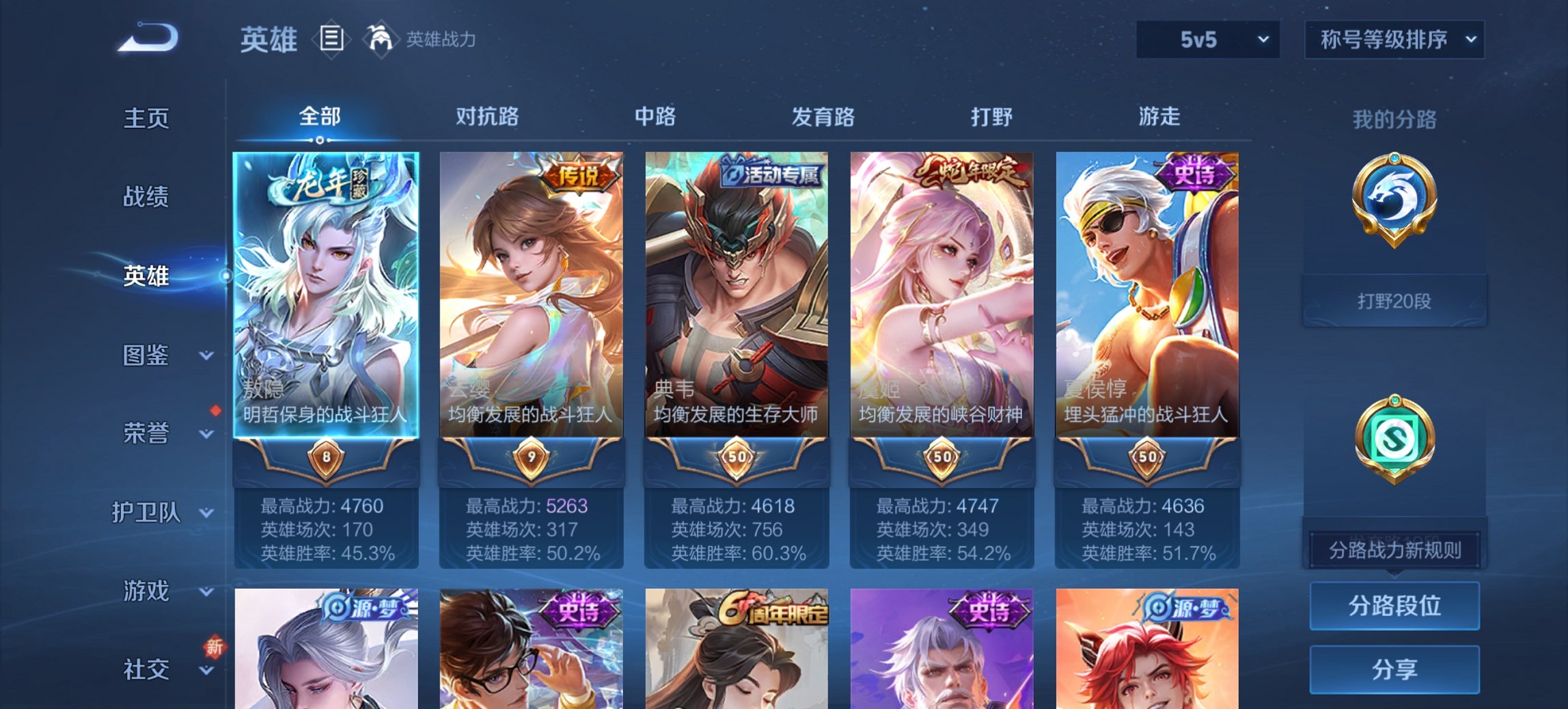This screenshot has width=1568, height=709.
Task: Open the 英雄战力 hero power ranking icon
Action: (x=381, y=40)
